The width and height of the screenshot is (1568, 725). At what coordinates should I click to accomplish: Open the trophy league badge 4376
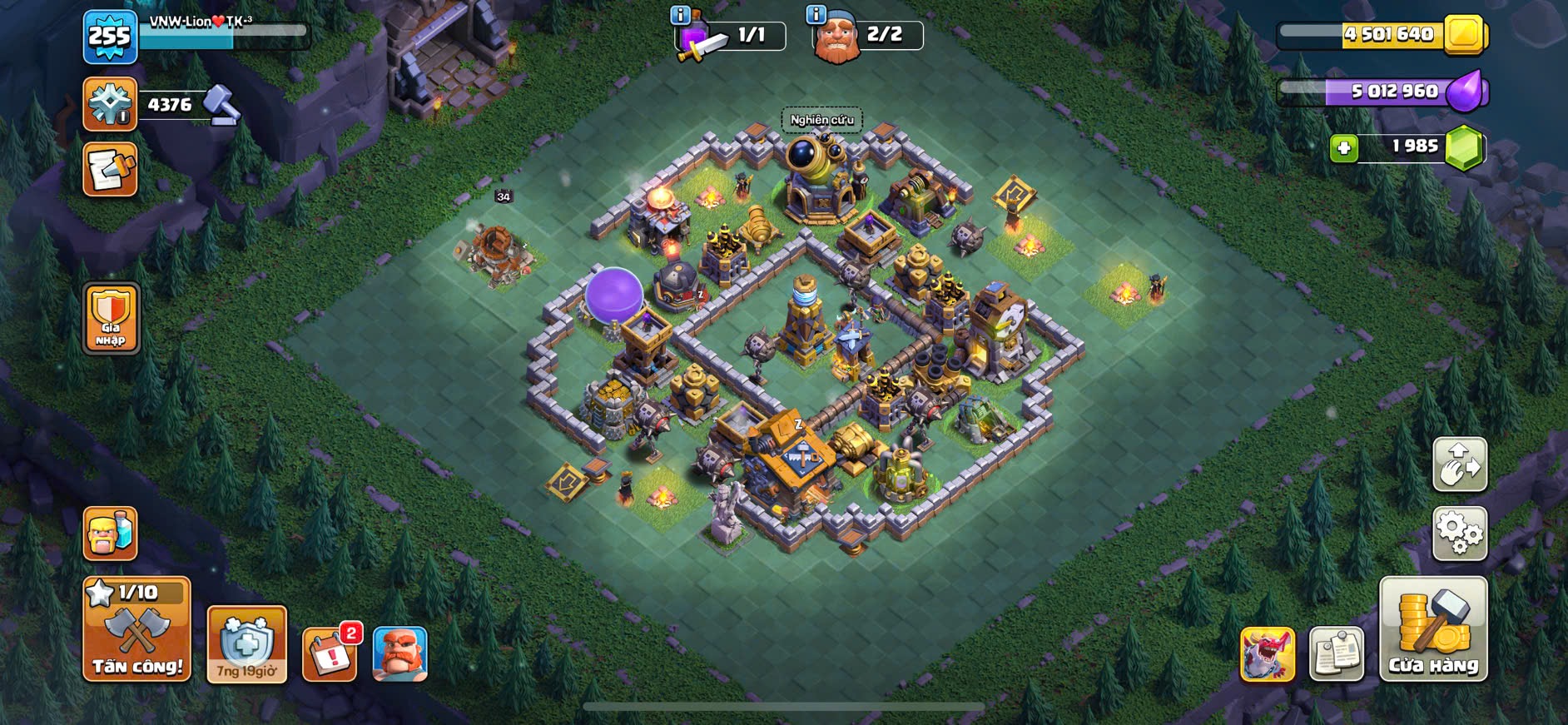click(x=110, y=104)
